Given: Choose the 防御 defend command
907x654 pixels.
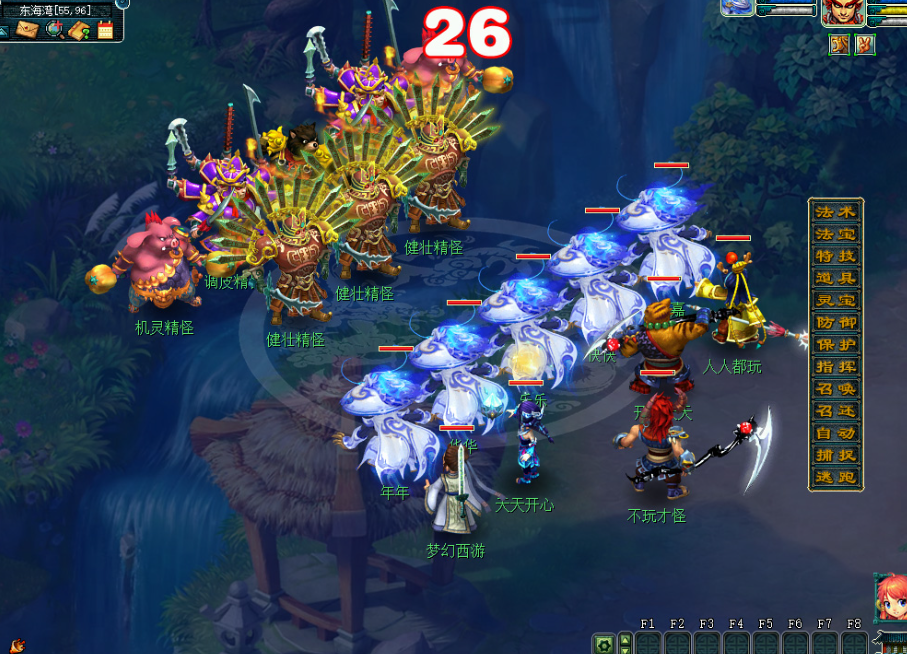Looking at the screenshot, I should [x=835, y=322].
